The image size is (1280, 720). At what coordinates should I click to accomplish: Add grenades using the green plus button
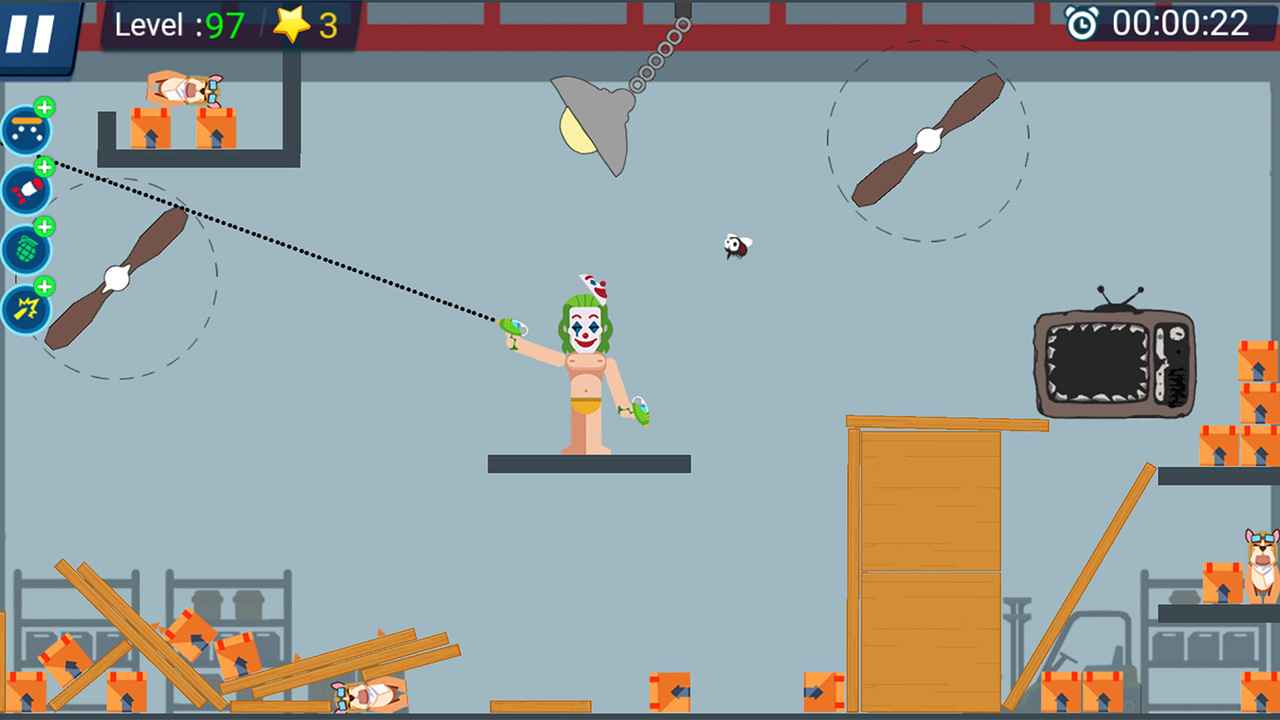(x=44, y=227)
